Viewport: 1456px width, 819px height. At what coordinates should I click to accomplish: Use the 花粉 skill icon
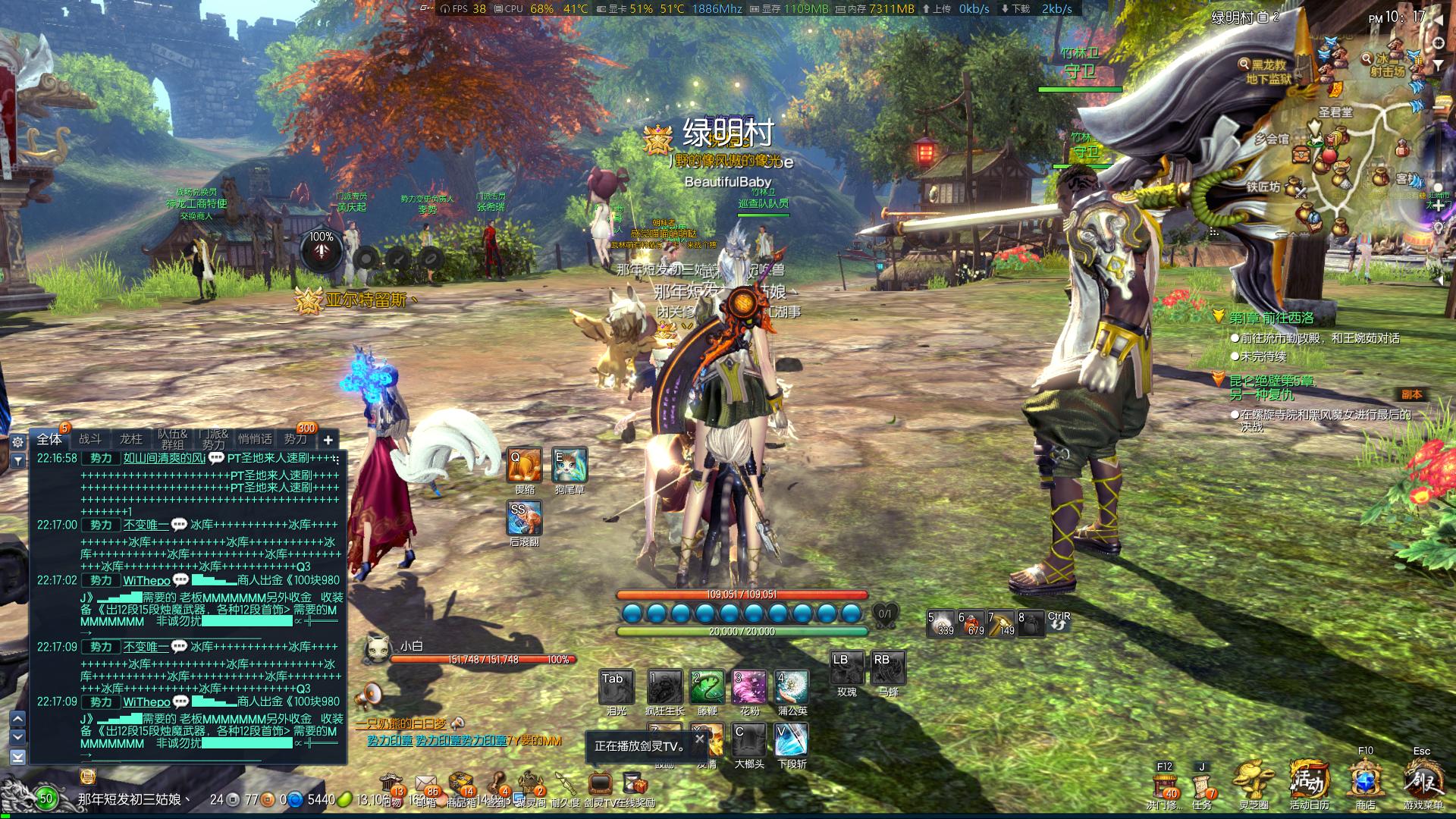click(x=749, y=687)
